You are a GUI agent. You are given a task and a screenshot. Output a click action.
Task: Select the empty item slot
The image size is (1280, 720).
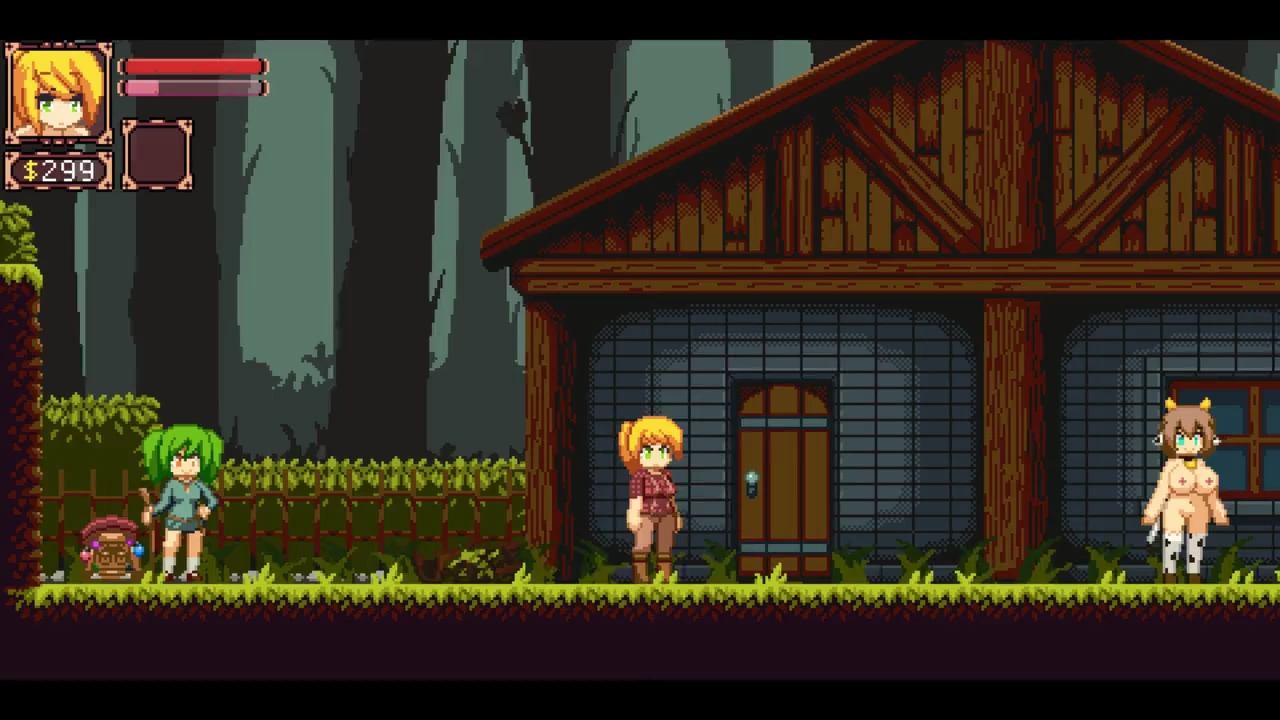[x=157, y=155]
